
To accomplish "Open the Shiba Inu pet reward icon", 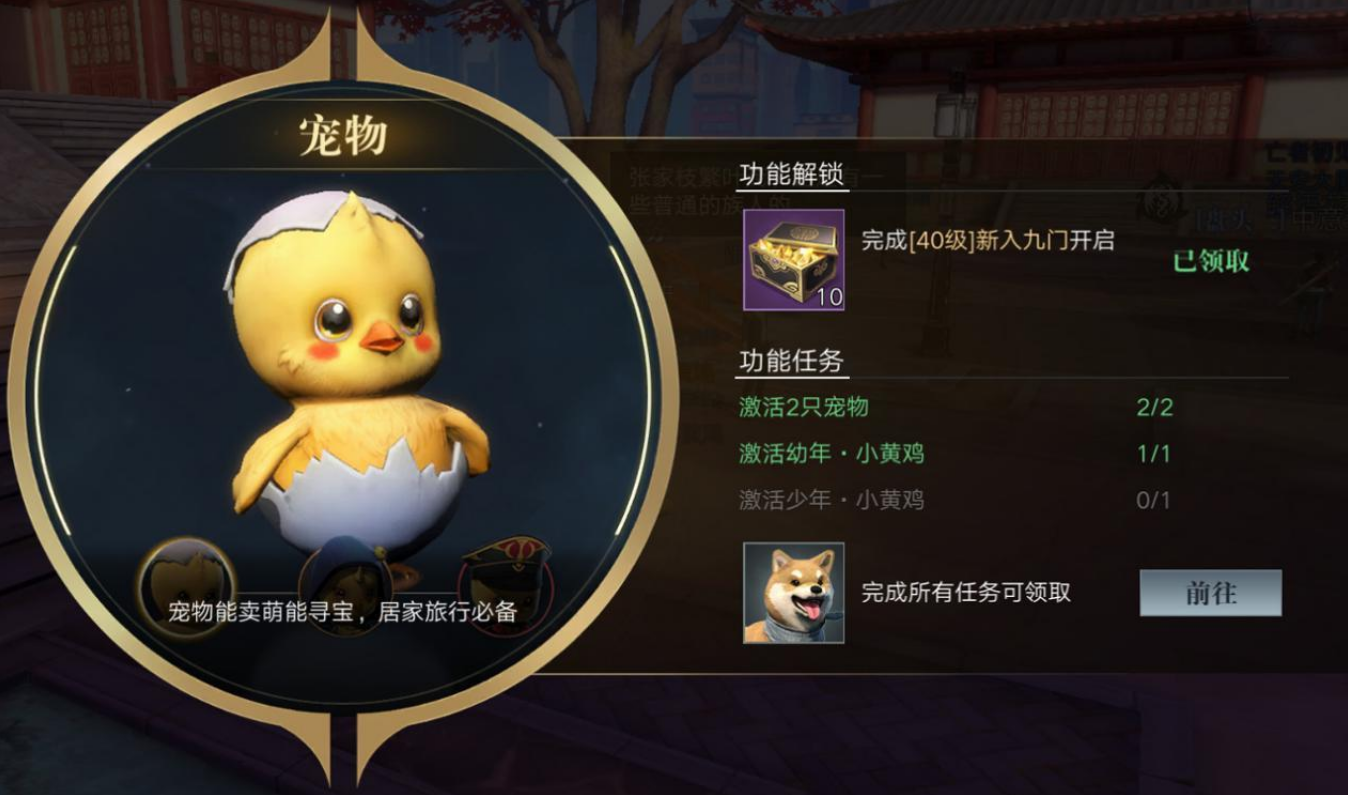I will click(794, 593).
